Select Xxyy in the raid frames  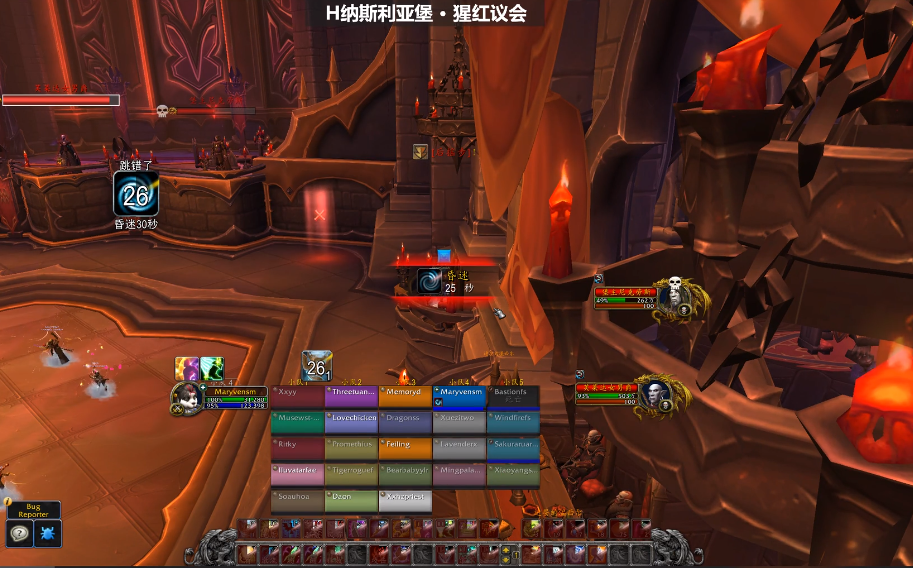coord(298,397)
